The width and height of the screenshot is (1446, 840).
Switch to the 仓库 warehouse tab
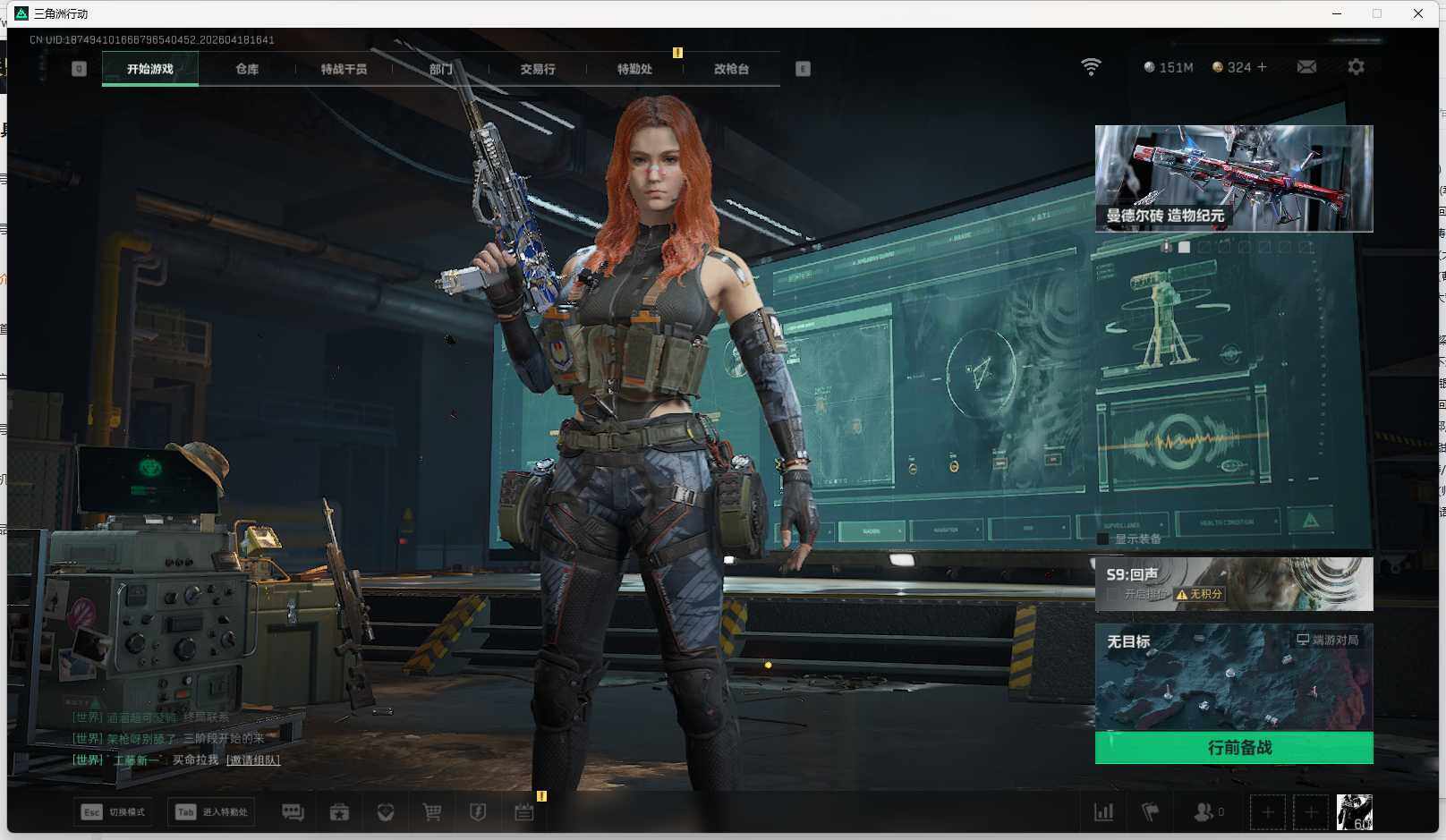tap(247, 69)
